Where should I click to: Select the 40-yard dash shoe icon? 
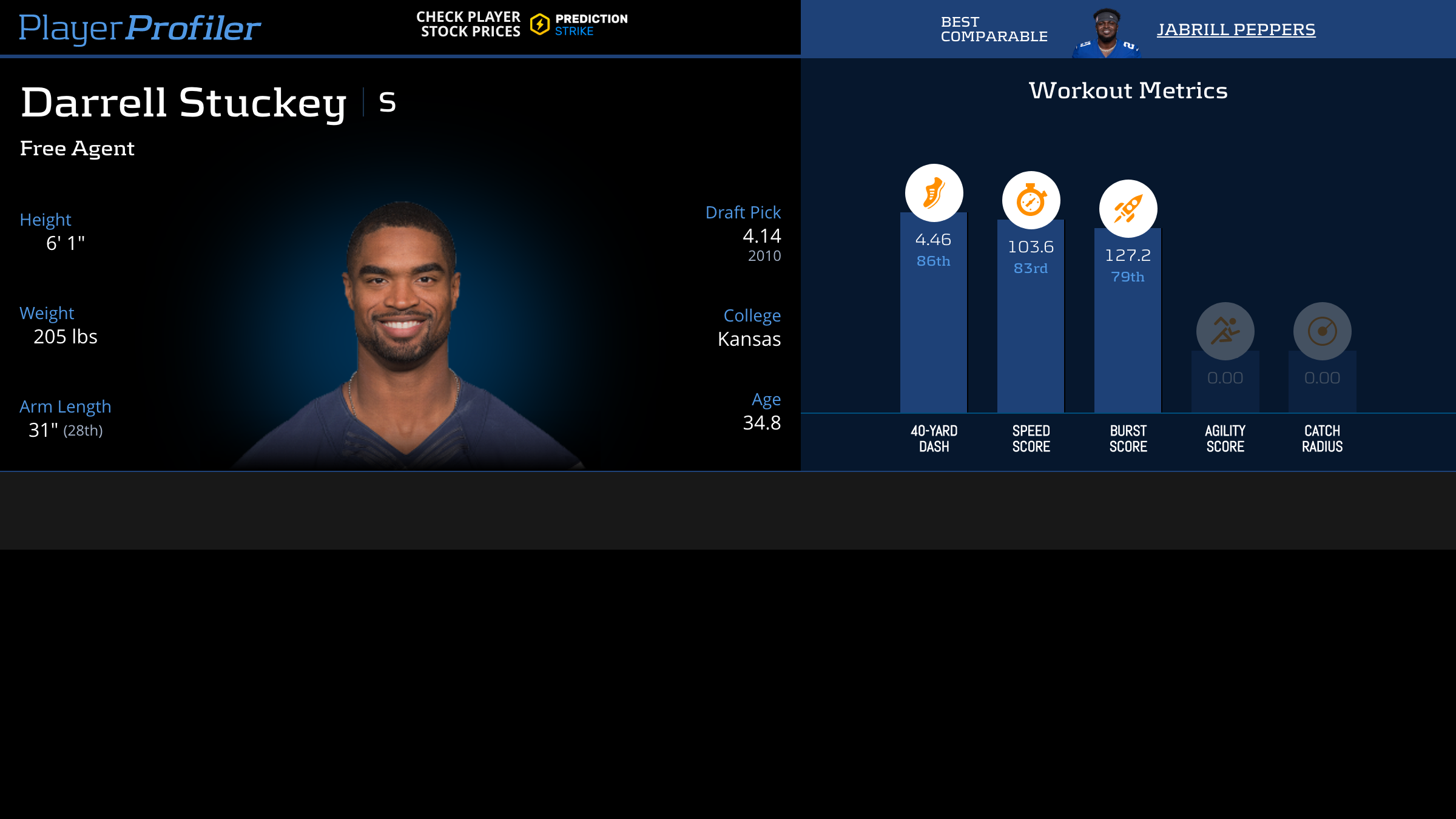[x=934, y=193]
